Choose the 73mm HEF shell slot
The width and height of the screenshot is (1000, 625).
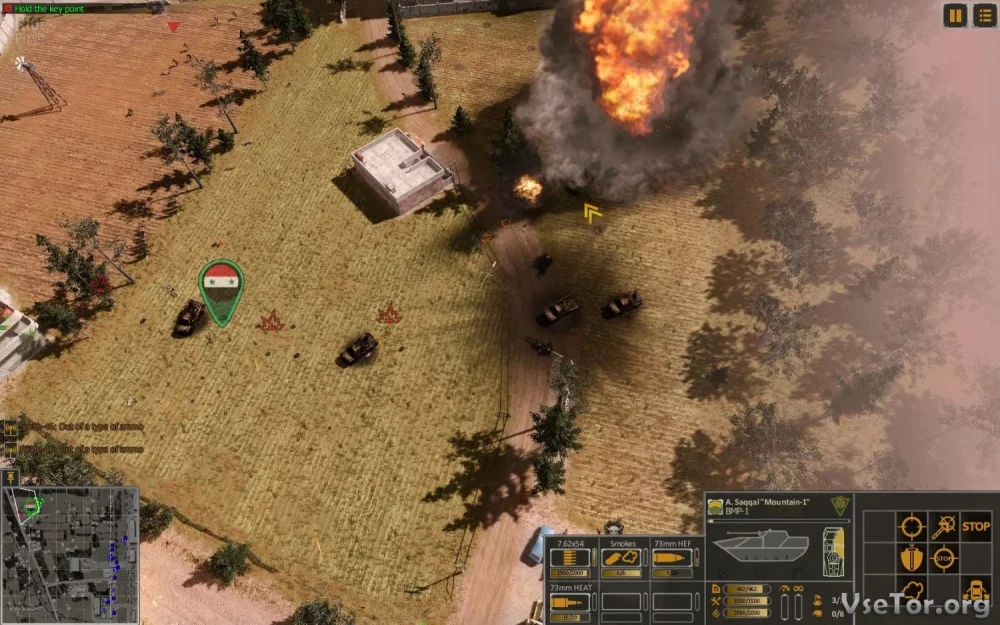675,558
